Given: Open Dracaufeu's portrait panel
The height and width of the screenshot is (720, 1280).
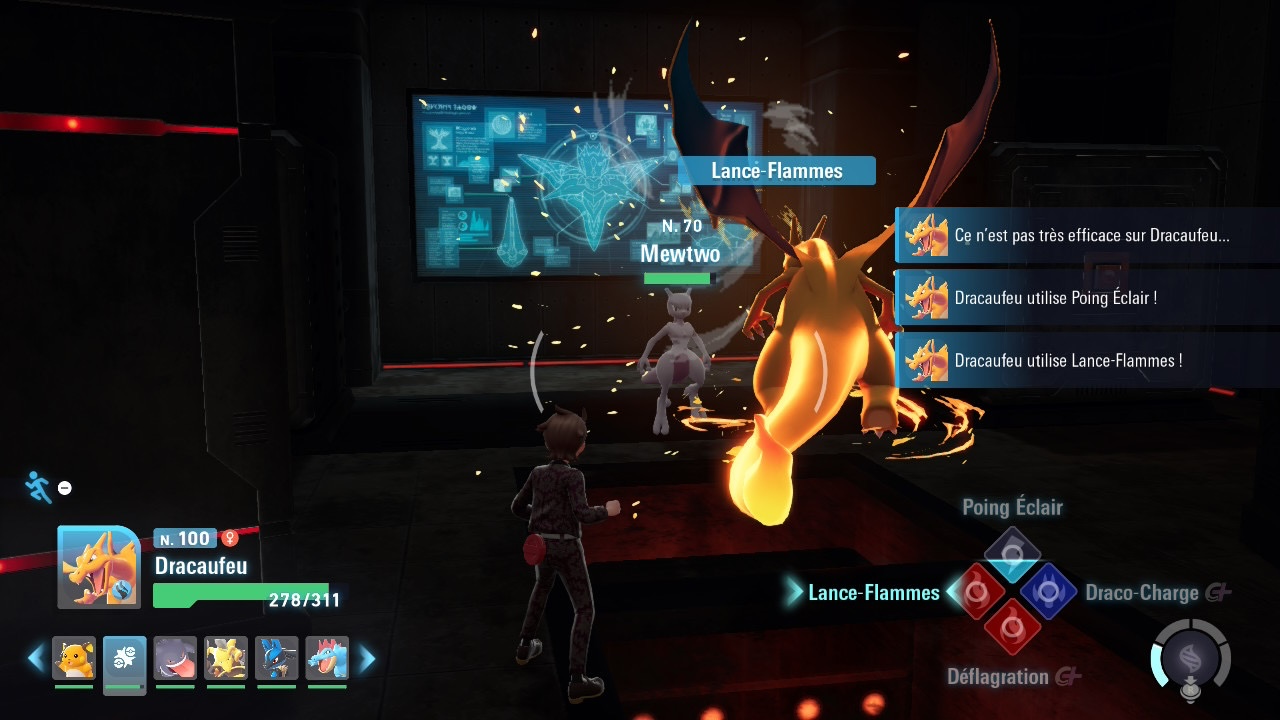Looking at the screenshot, I should [x=98, y=567].
